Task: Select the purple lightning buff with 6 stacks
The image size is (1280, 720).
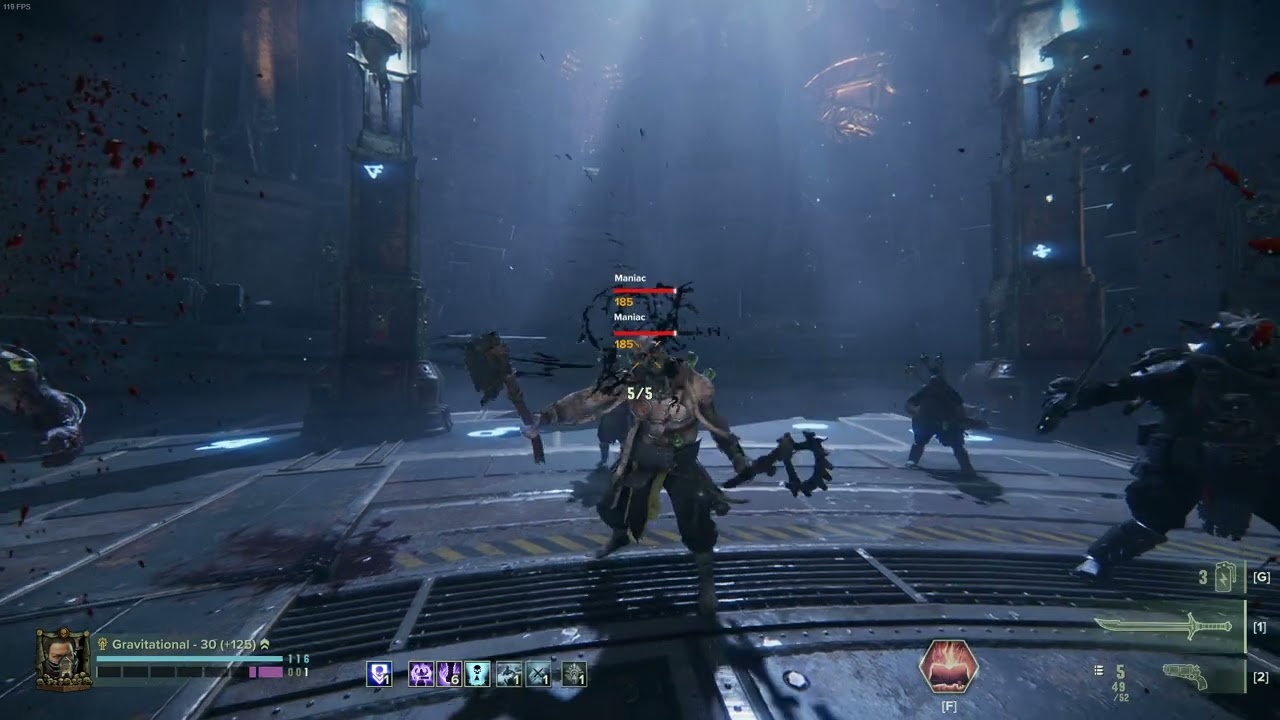Action: point(449,674)
